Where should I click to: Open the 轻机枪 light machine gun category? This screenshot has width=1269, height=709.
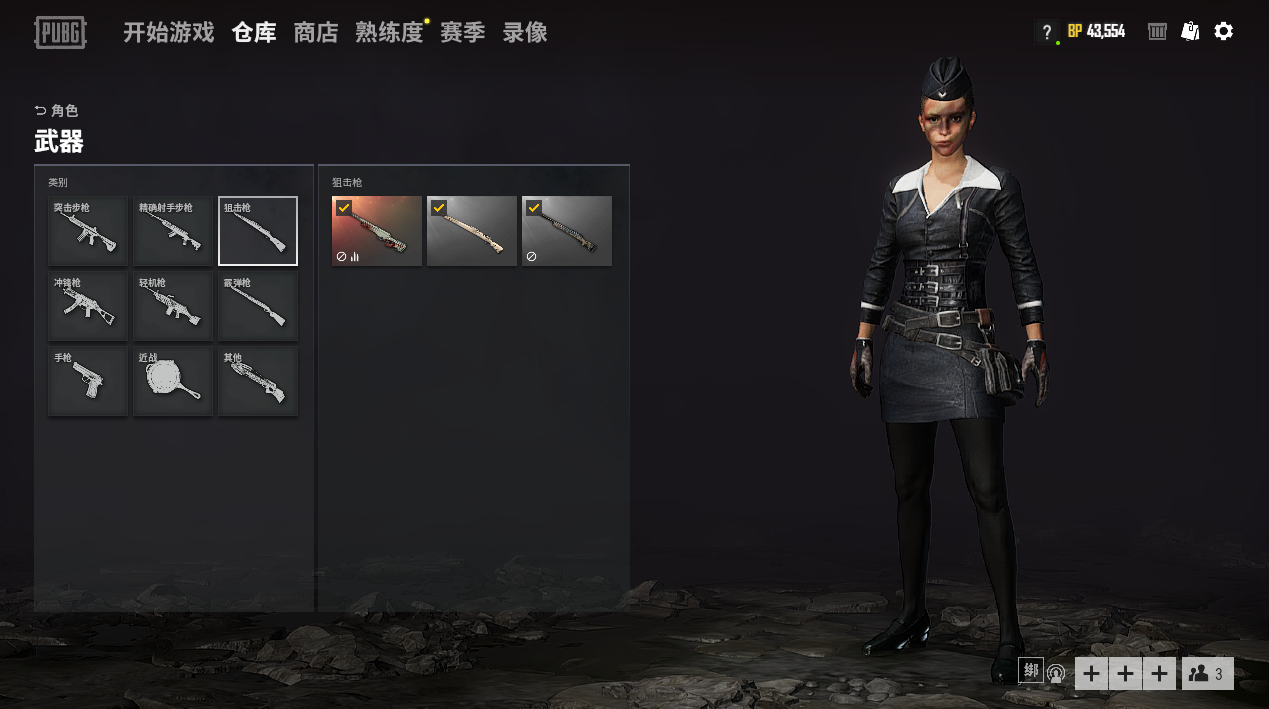tap(173, 306)
